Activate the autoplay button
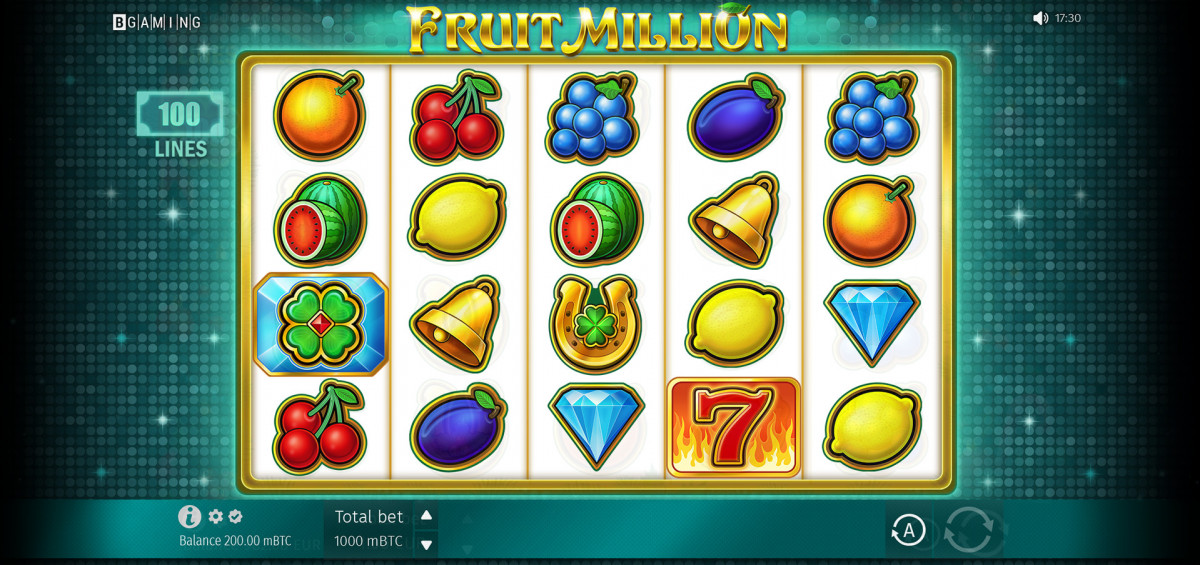 tap(907, 530)
